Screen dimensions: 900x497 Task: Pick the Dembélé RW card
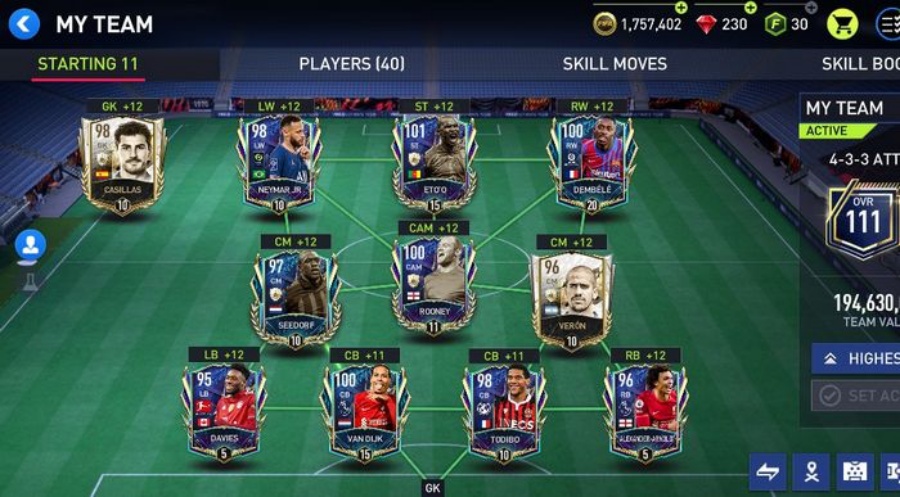click(x=591, y=164)
